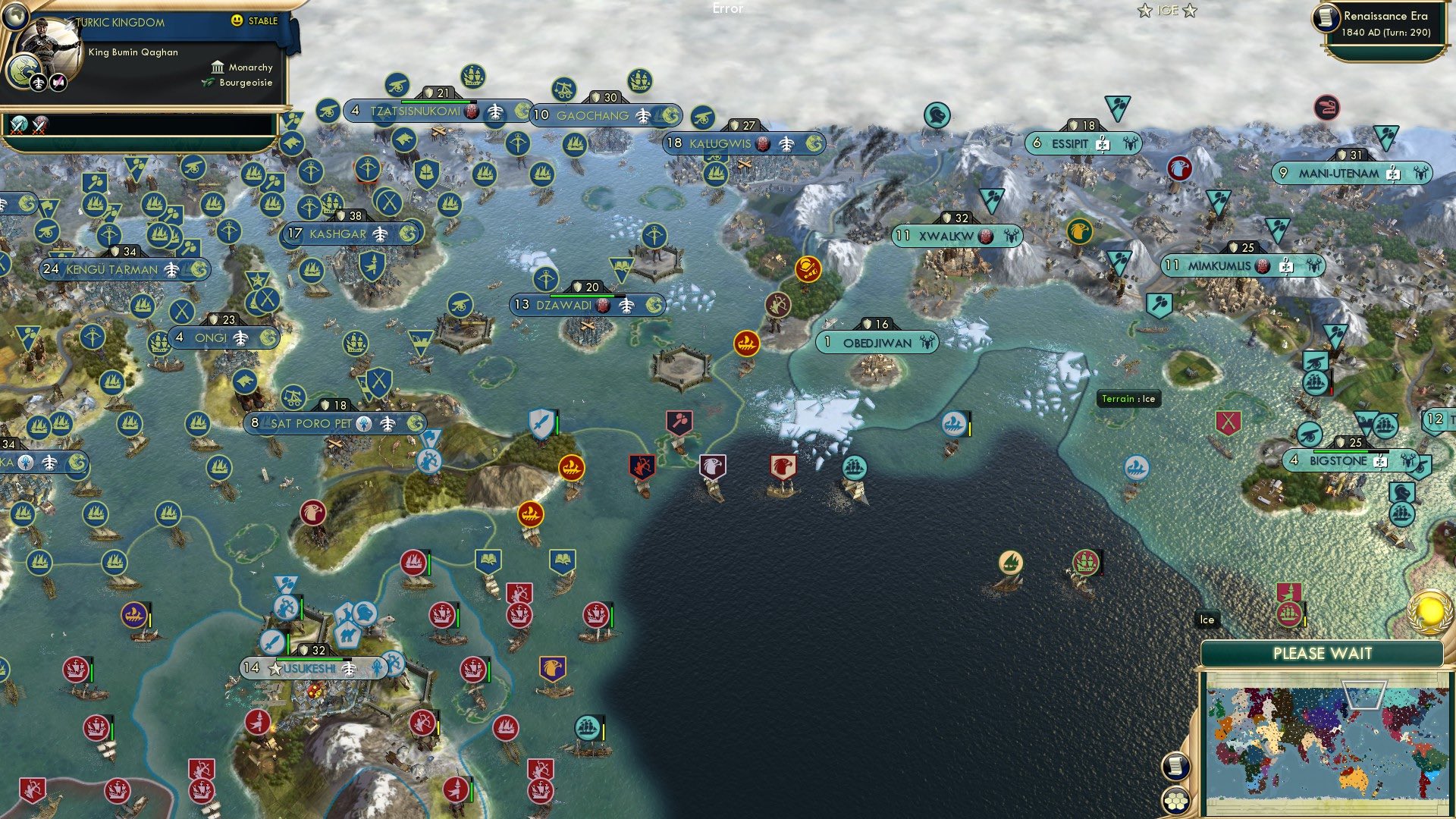Click the golden notification bubble on the right
The width and height of the screenshot is (1456, 819).
(x=1428, y=611)
